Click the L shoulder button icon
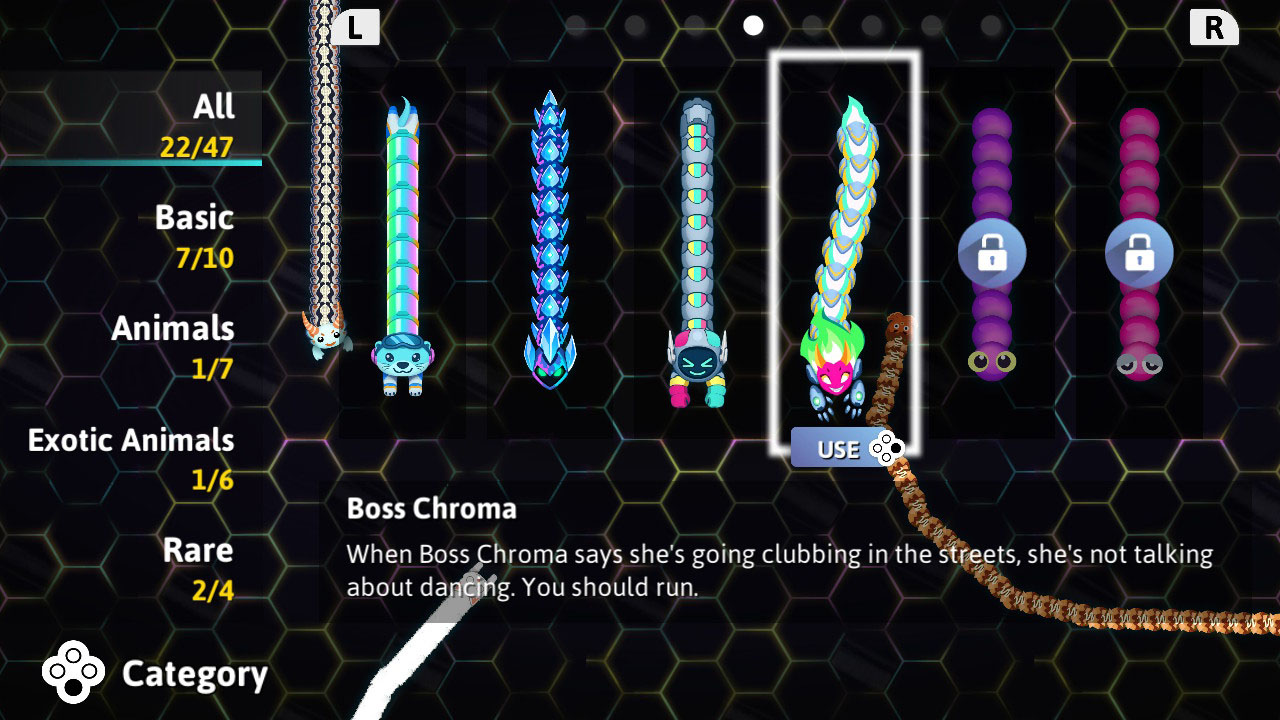This screenshot has width=1280, height=720. 357,27
